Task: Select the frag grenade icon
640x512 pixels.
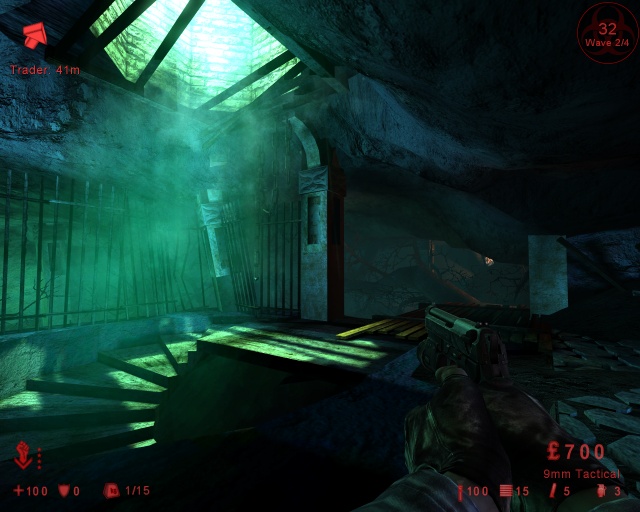Action: tap(603, 491)
